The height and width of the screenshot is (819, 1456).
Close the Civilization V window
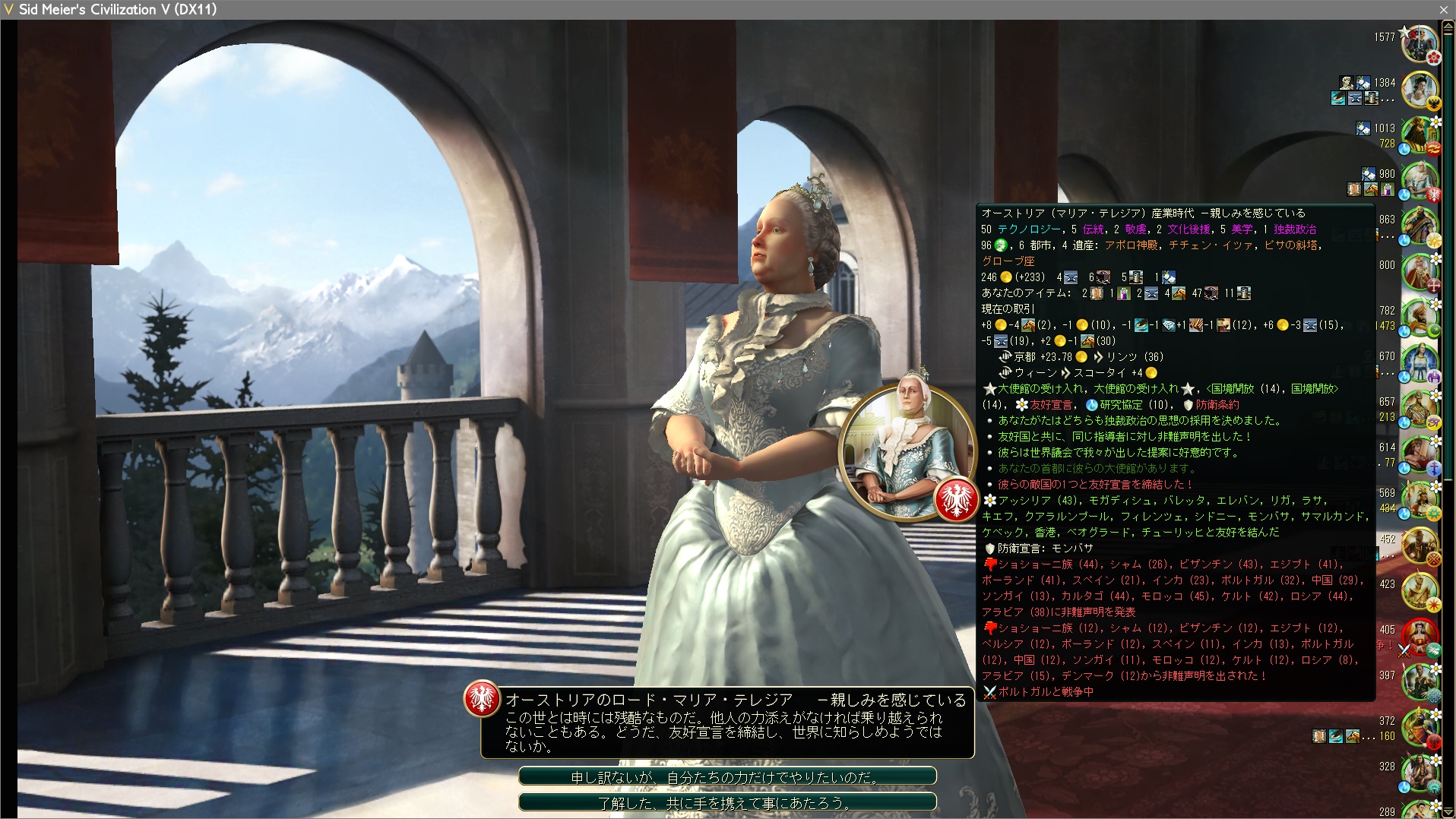coord(1443,10)
